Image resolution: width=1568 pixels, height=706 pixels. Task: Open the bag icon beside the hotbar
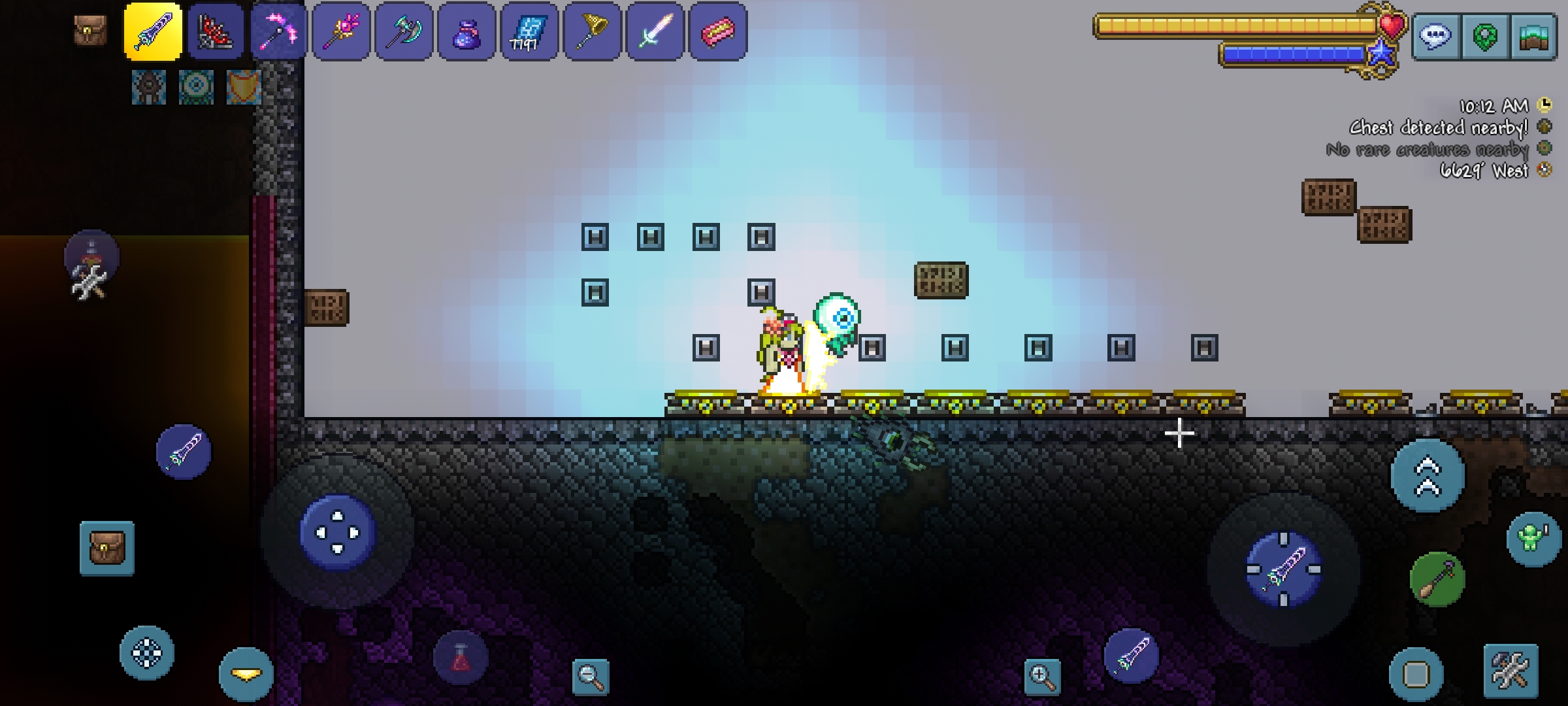(x=90, y=30)
